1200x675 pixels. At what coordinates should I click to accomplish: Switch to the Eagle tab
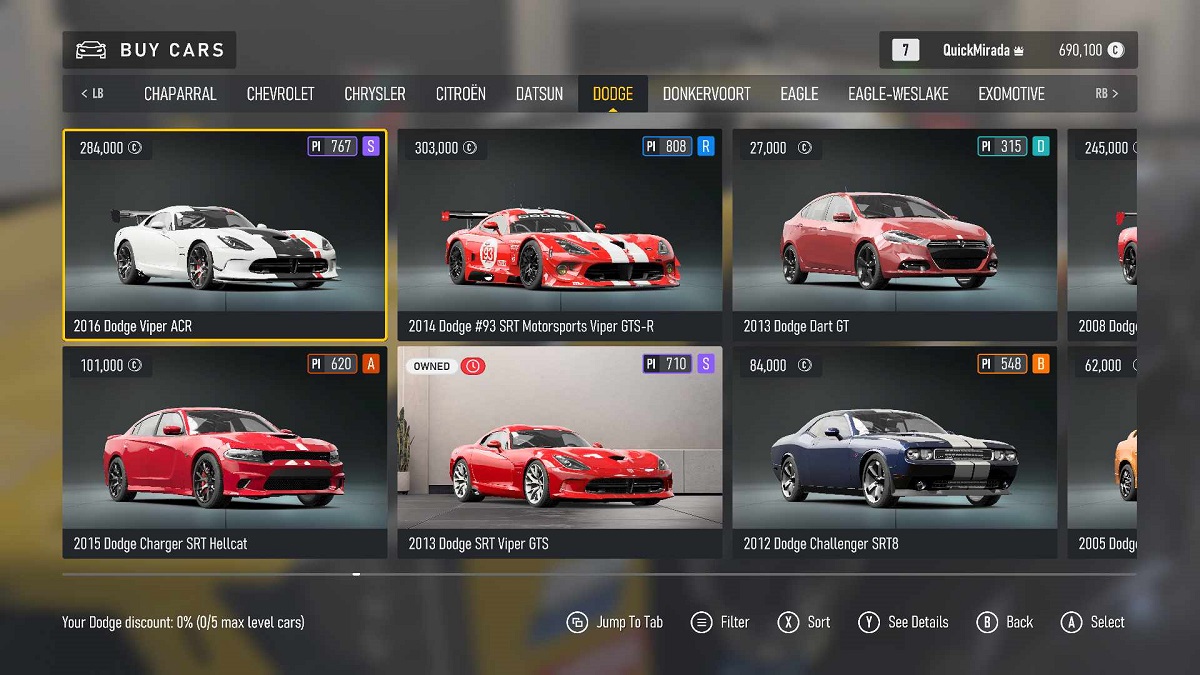coord(799,94)
